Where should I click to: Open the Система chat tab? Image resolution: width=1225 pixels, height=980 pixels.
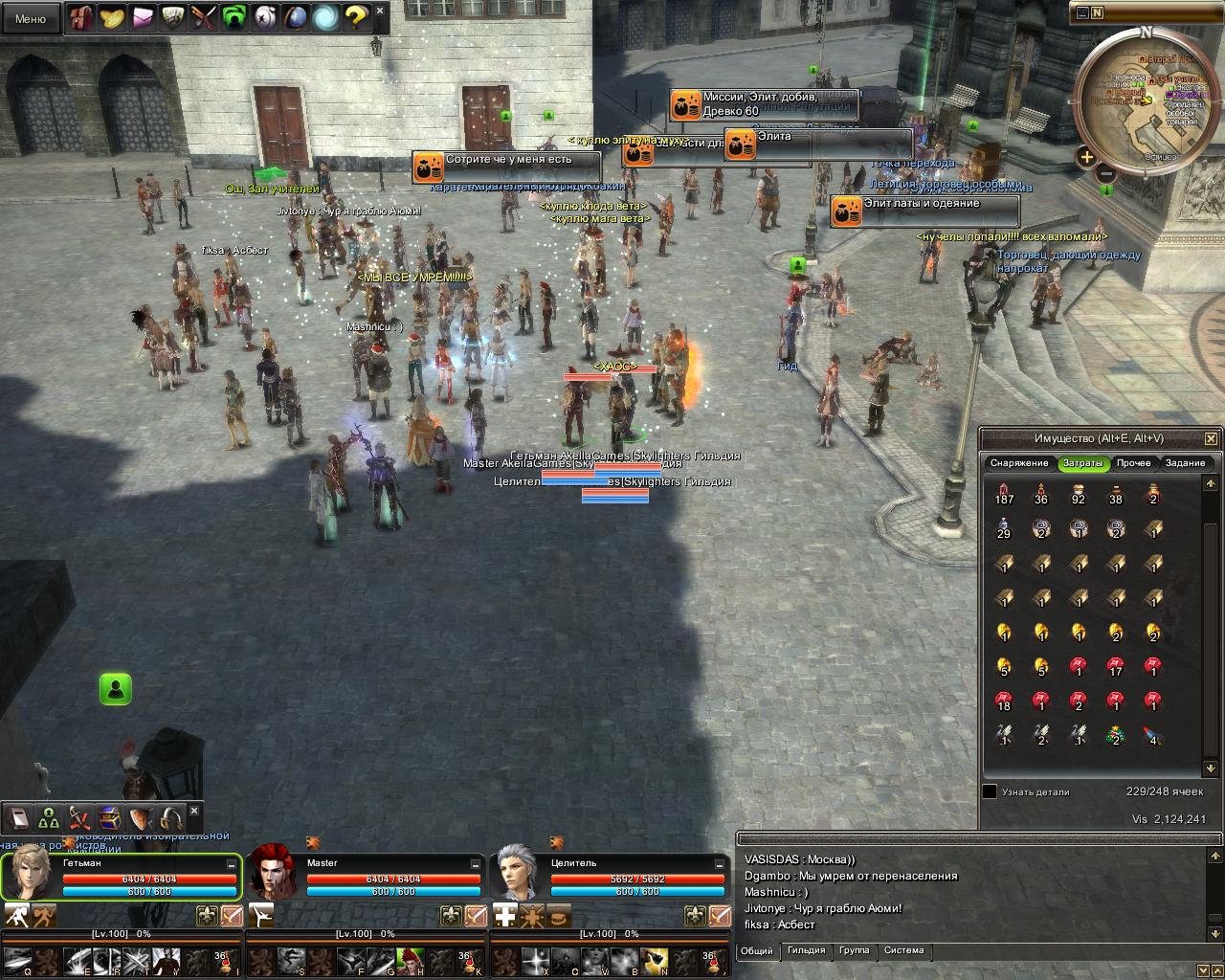[x=903, y=950]
